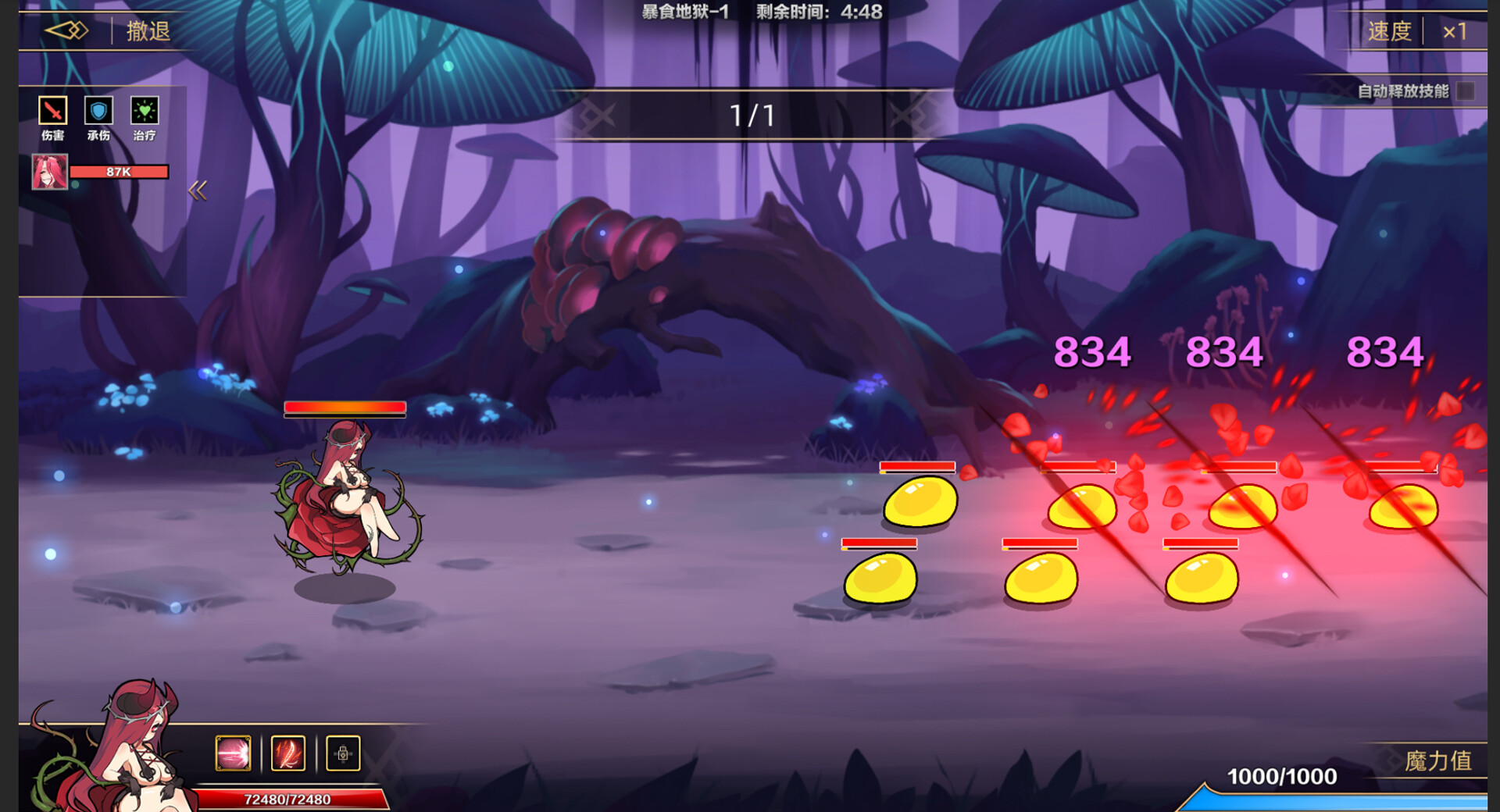Viewport: 1500px width, 812px height.
Task: Activate the red slash skill icon
Action: tap(287, 752)
